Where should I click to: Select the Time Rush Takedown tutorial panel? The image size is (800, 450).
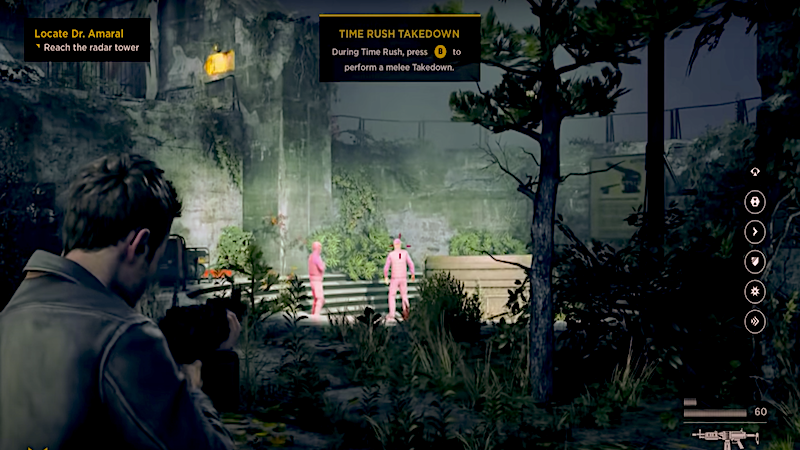399,47
